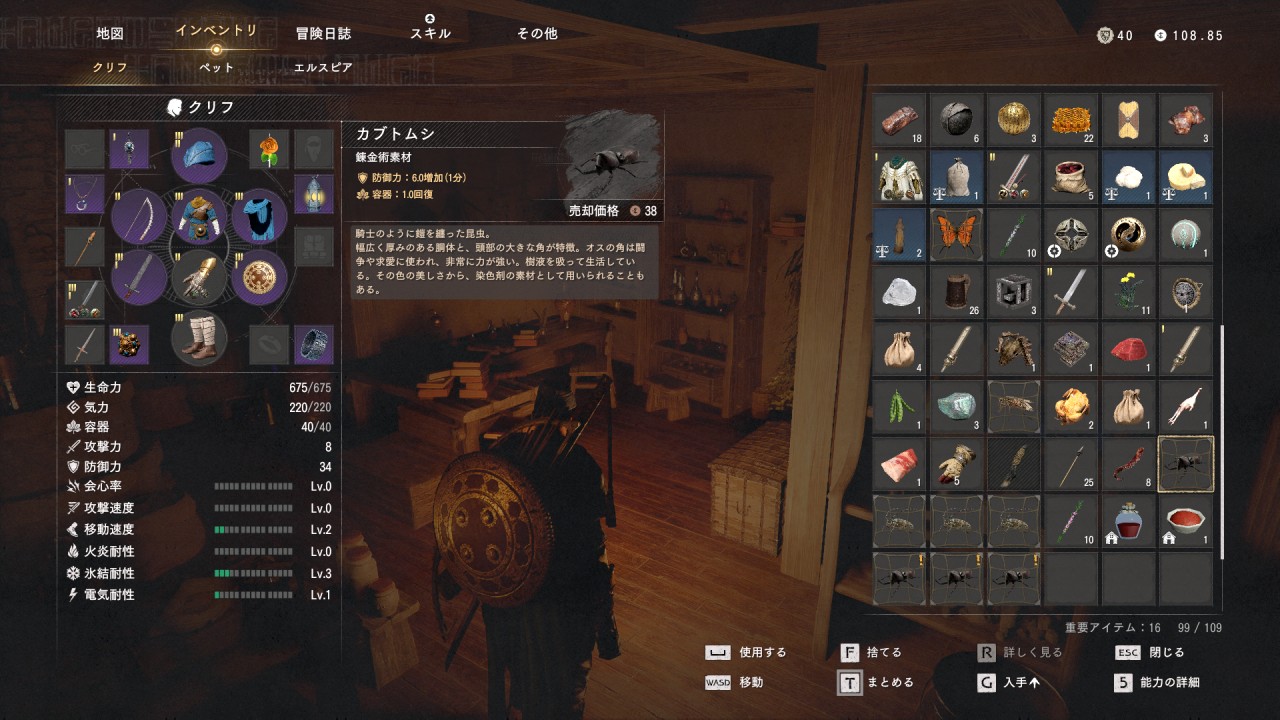
Task: Pick the honeycomb stack of 22
Action: click(x=1072, y=119)
